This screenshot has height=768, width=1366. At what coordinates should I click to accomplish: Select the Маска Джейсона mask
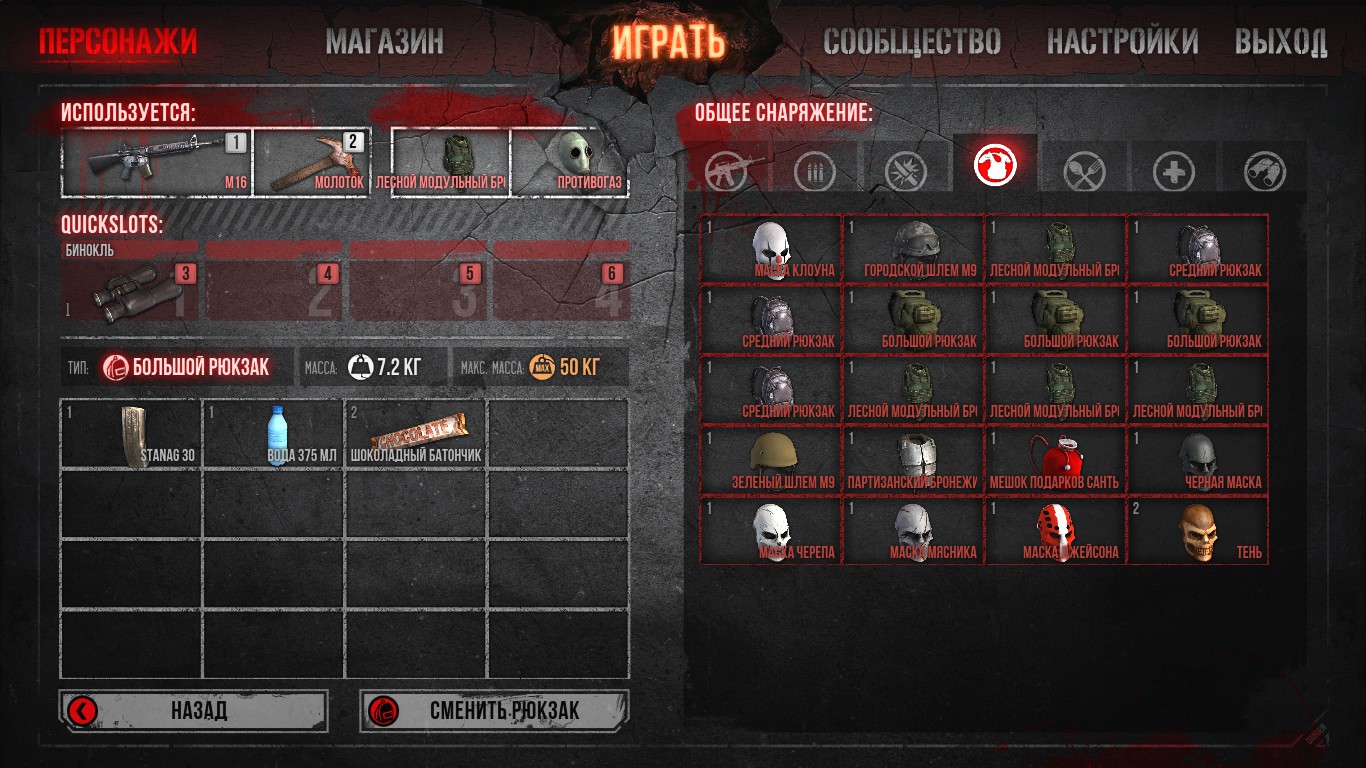pyautogui.click(x=1055, y=530)
